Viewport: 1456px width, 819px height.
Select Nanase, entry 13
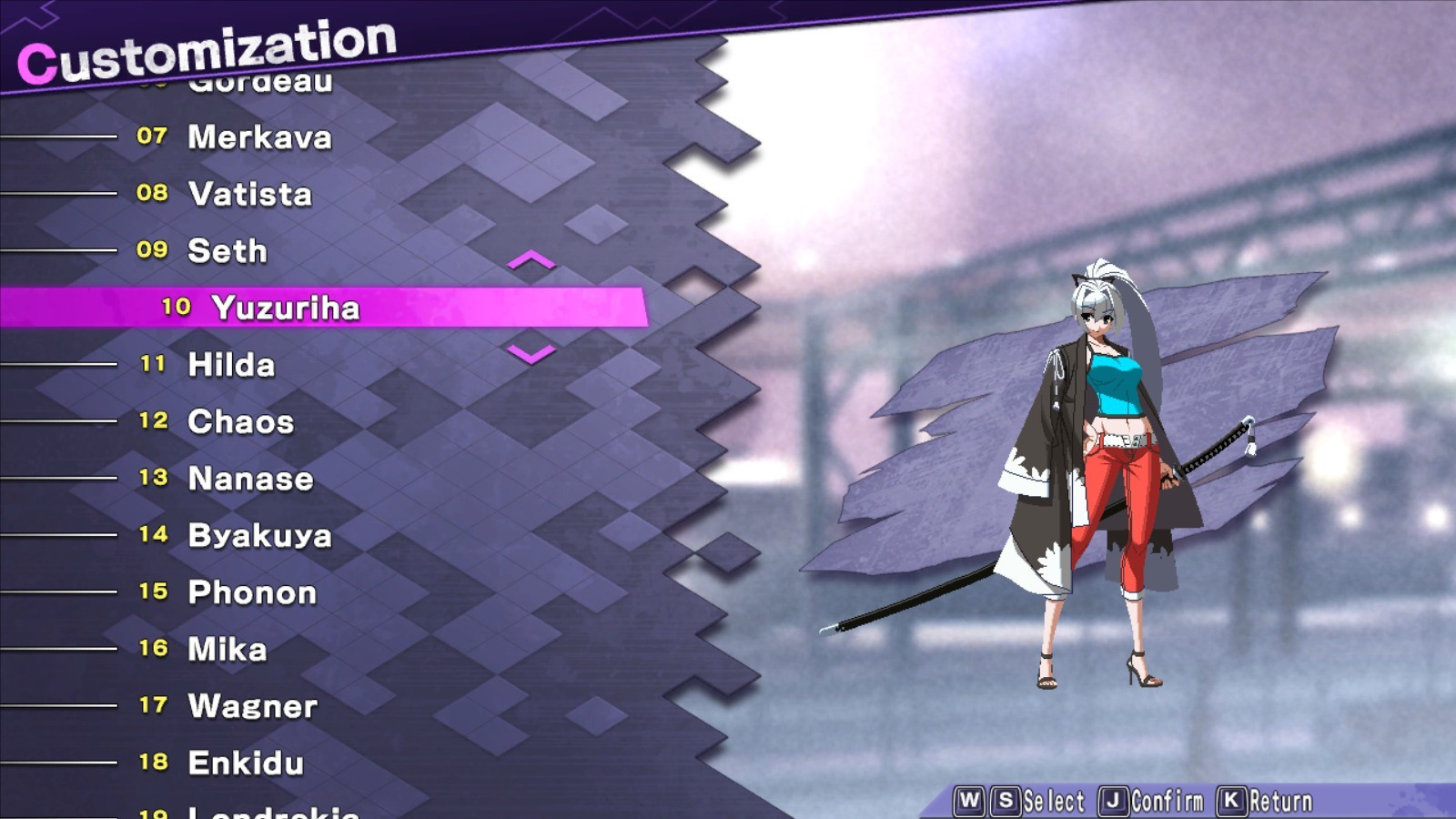pos(248,479)
